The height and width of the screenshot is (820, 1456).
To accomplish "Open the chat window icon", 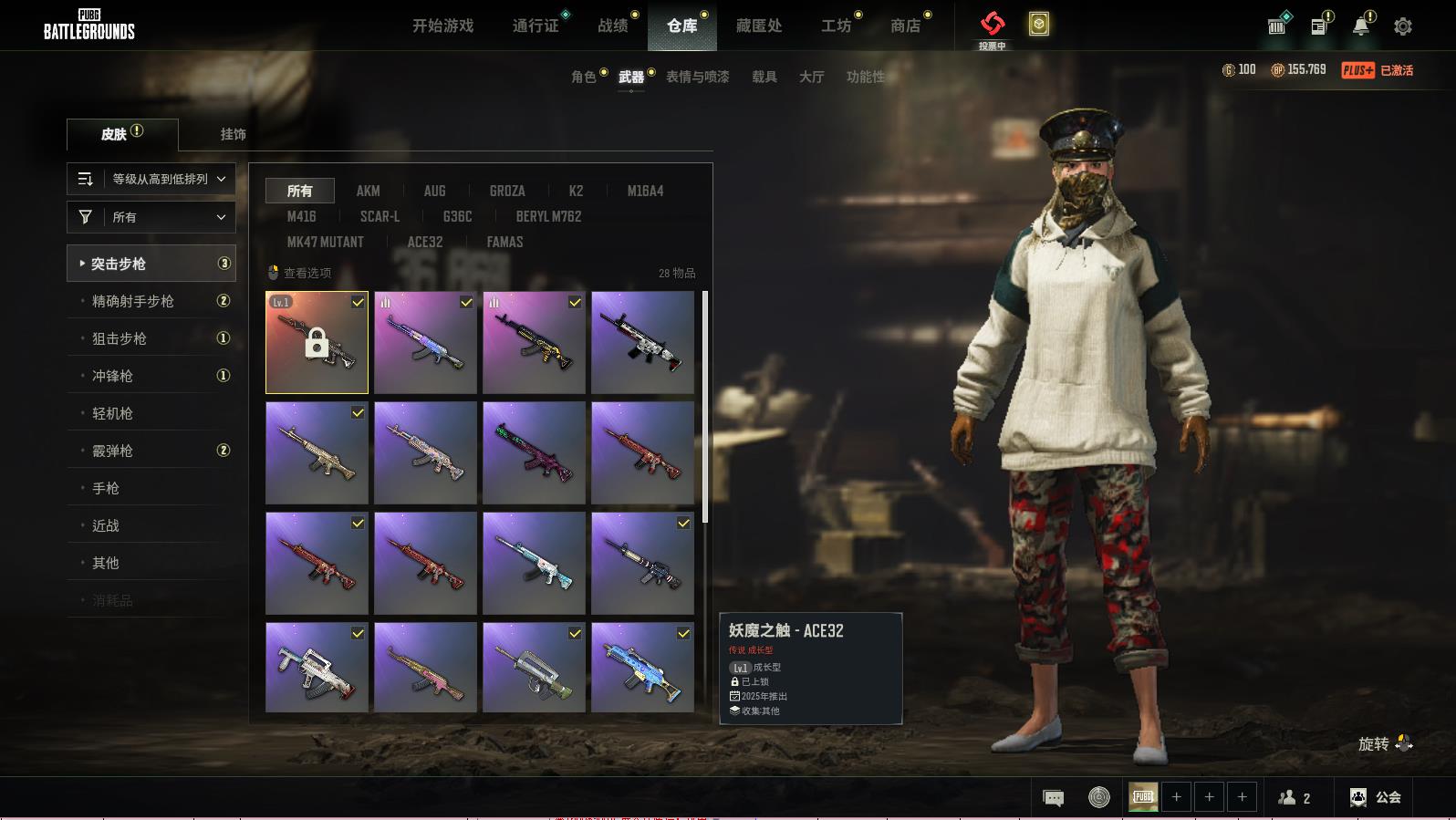I will pyautogui.click(x=1053, y=798).
